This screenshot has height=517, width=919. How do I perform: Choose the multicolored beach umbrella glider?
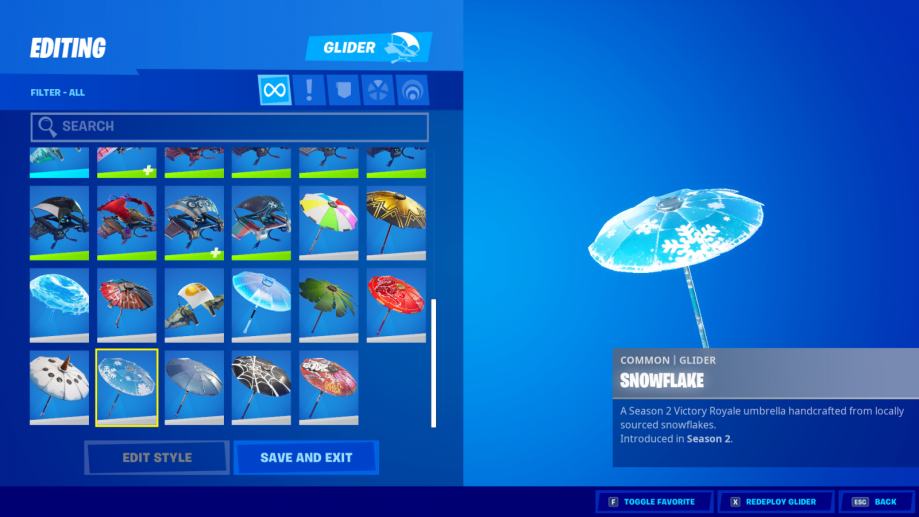coord(329,223)
